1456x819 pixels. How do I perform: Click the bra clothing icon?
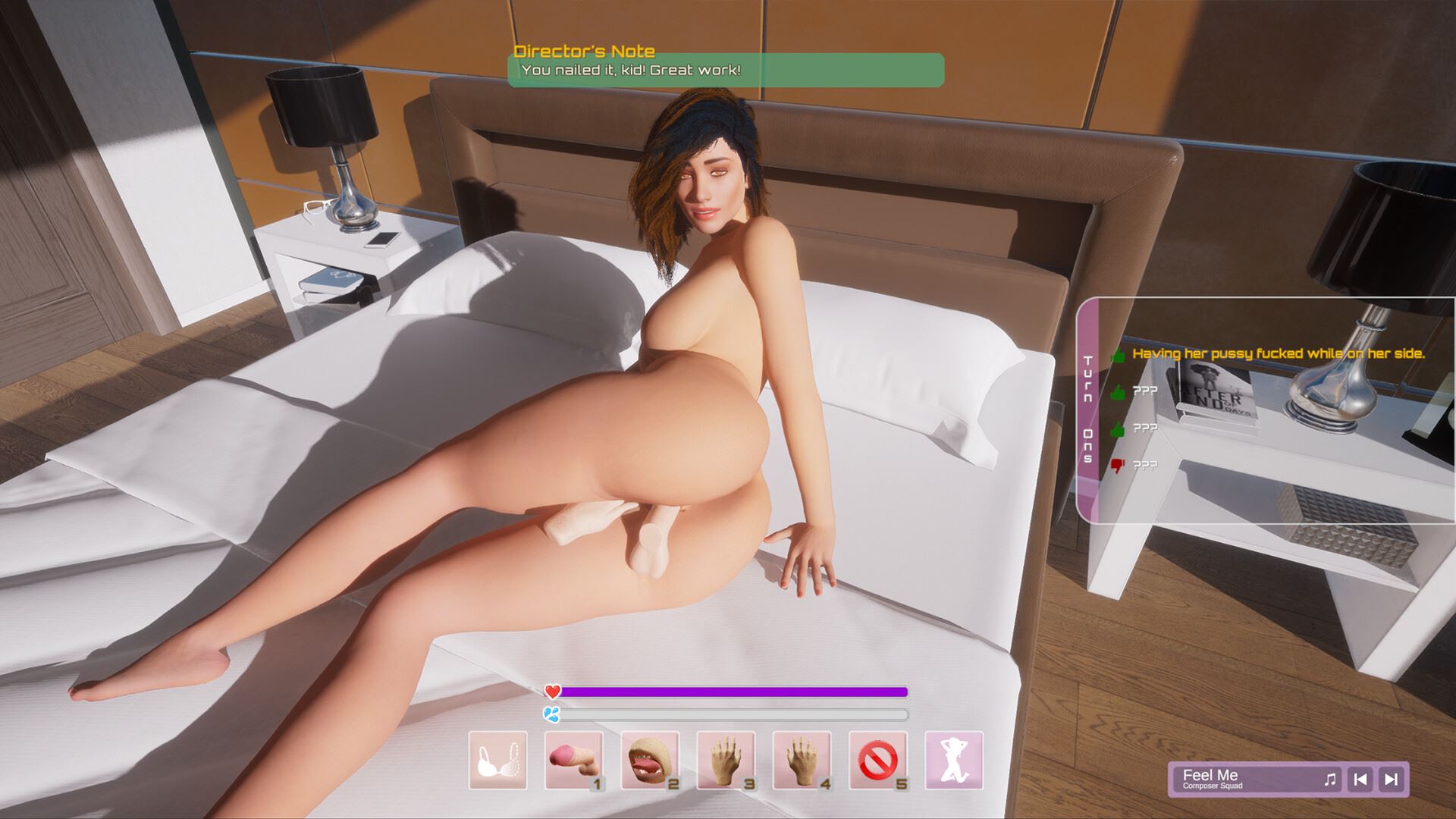coord(497,761)
